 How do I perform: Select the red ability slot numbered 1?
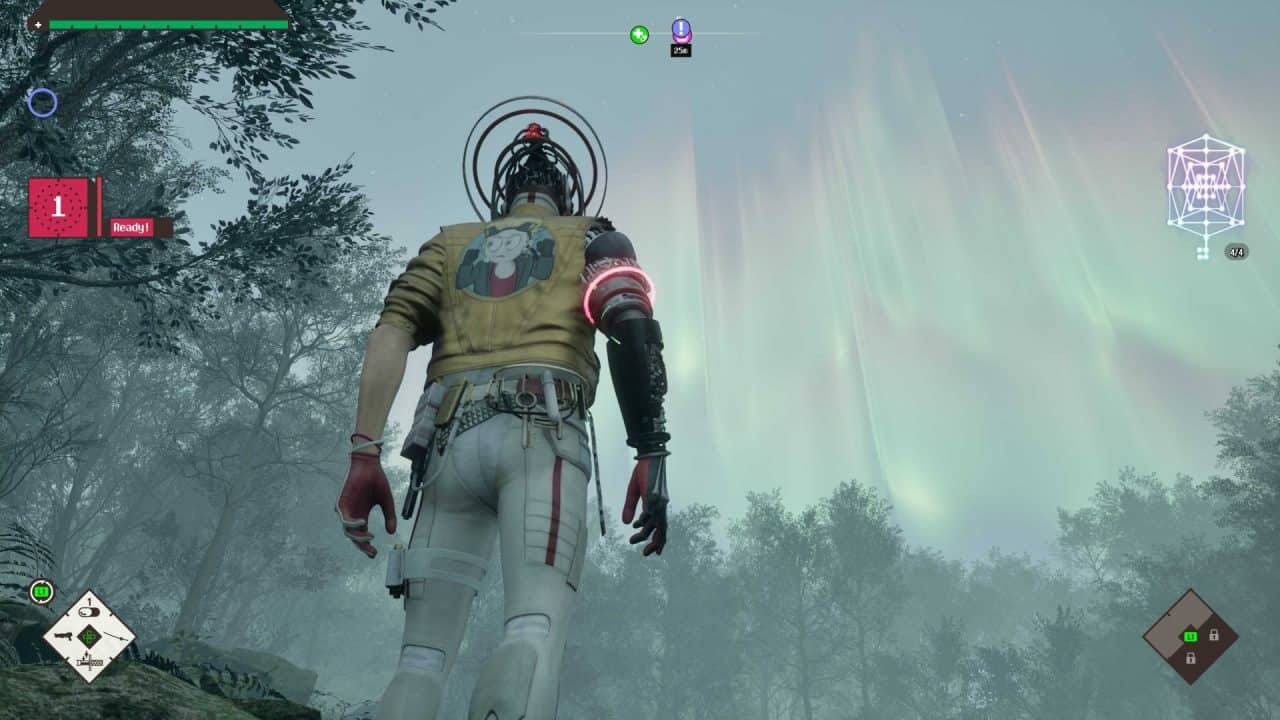click(x=57, y=208)
